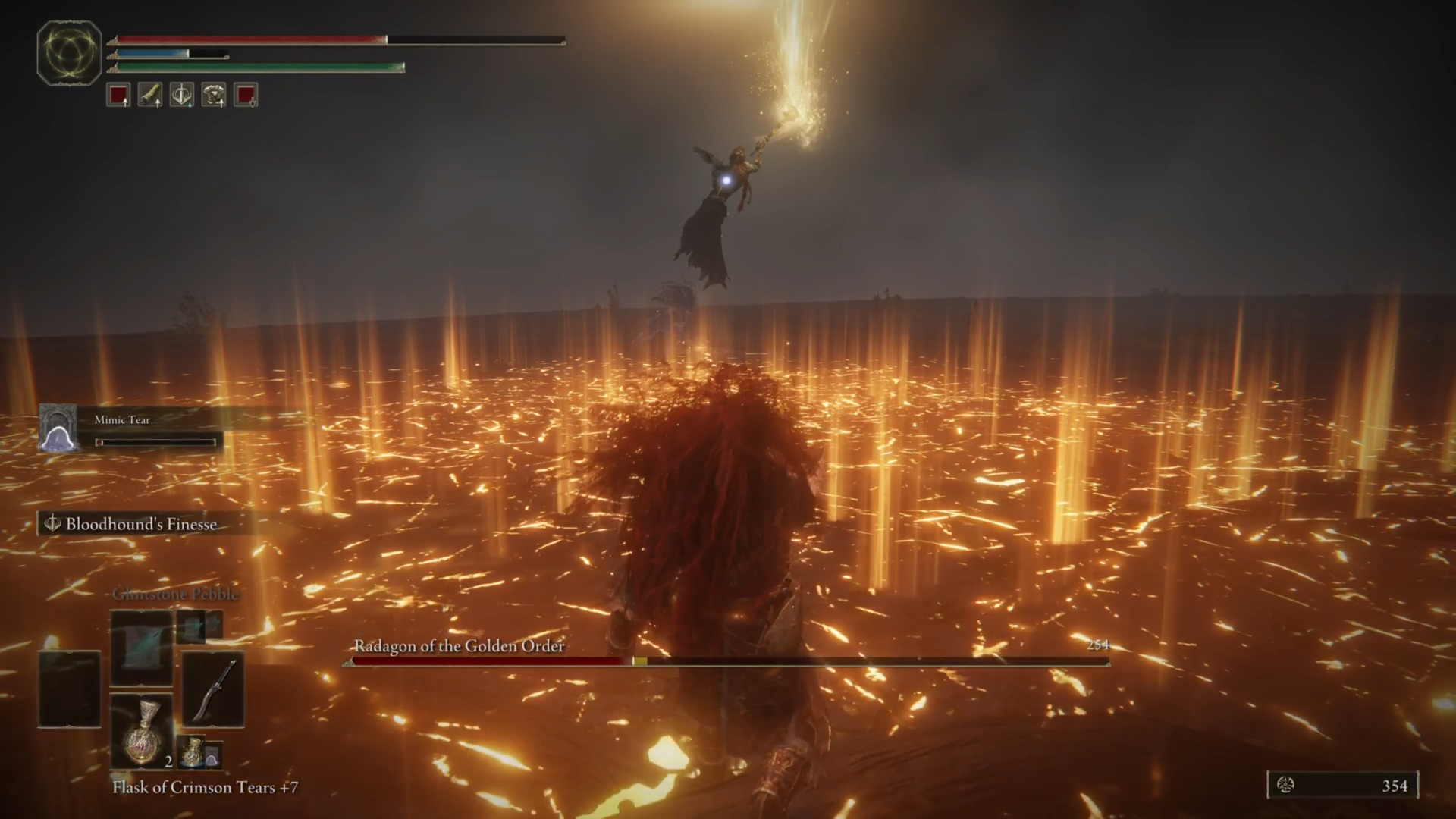The width and height of the screenshot is (1456, 819).
Task: Select the Bloodhound's Finesse skill label
Action: click(x=140, y=524)
